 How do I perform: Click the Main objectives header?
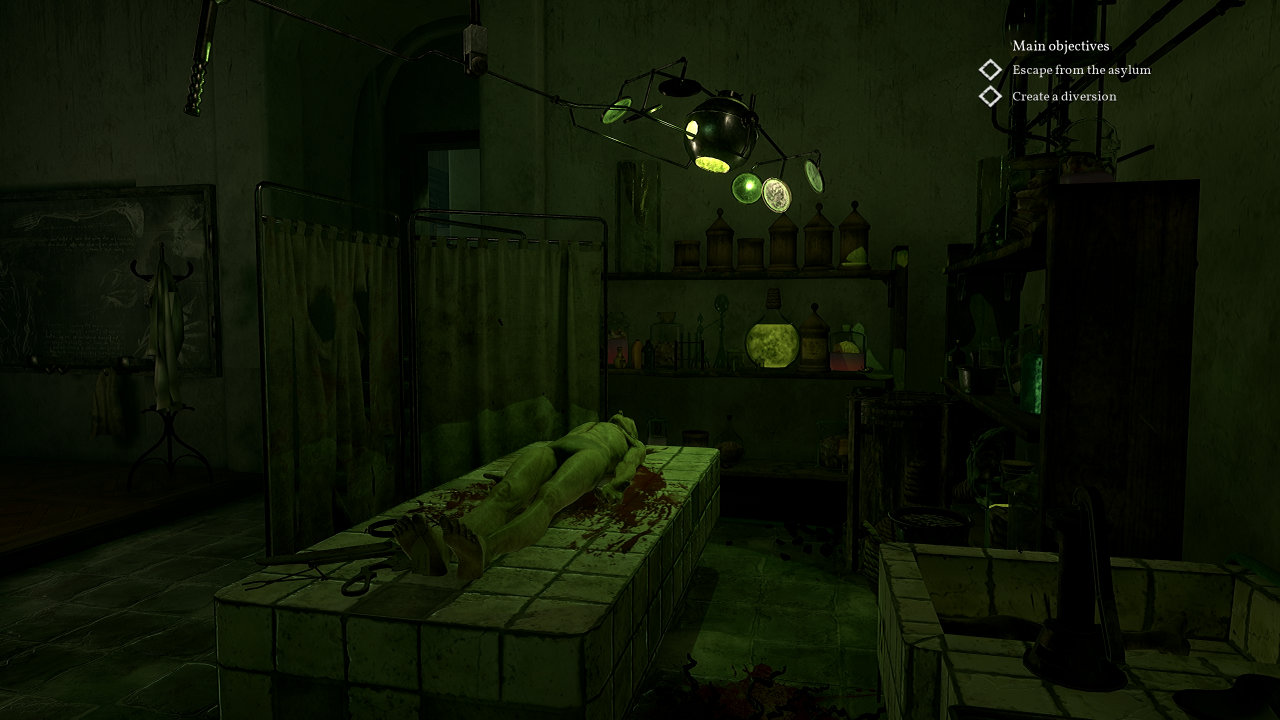(x=1060, y=46)
